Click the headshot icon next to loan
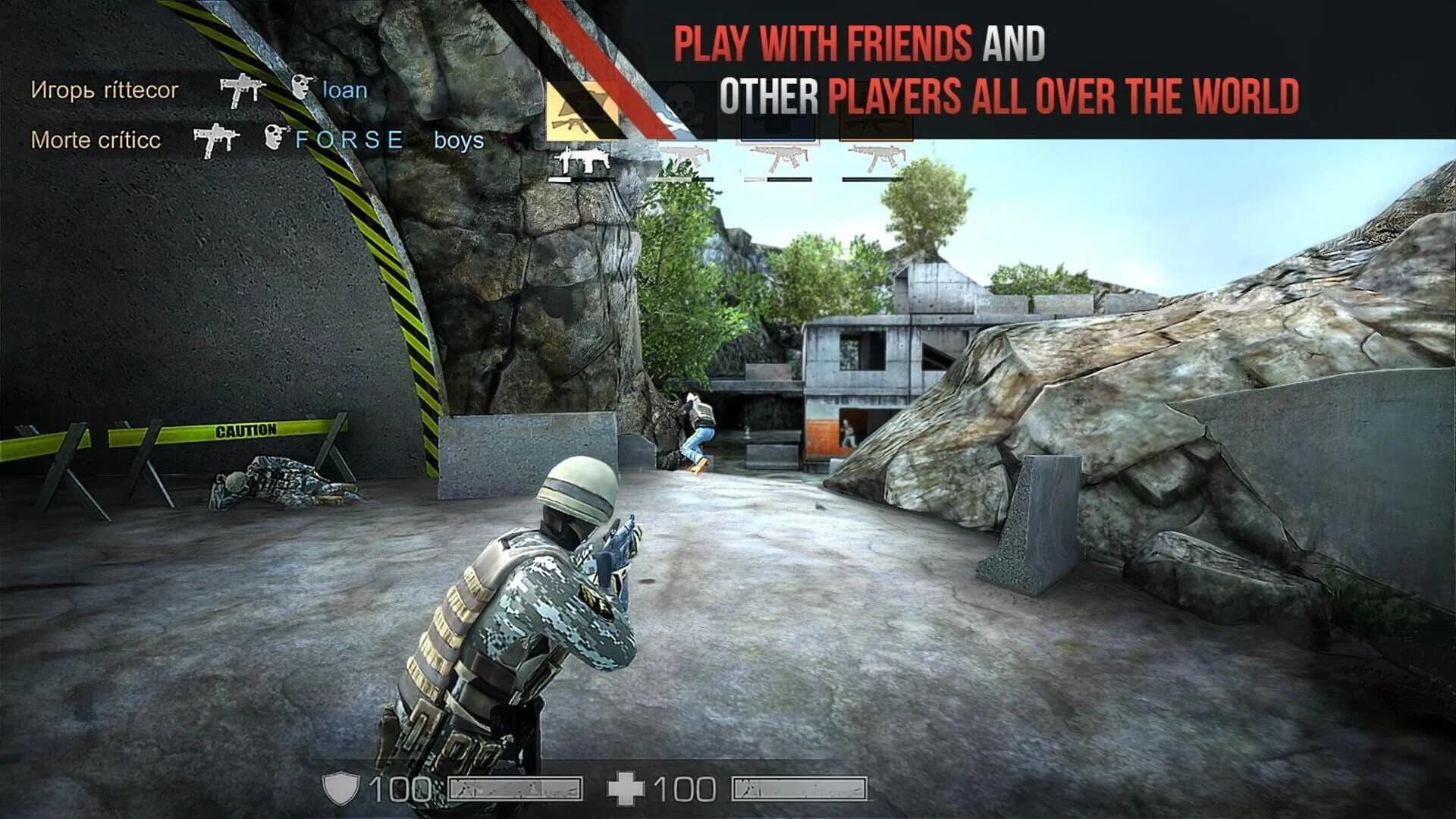 click(x=301, y=89)
